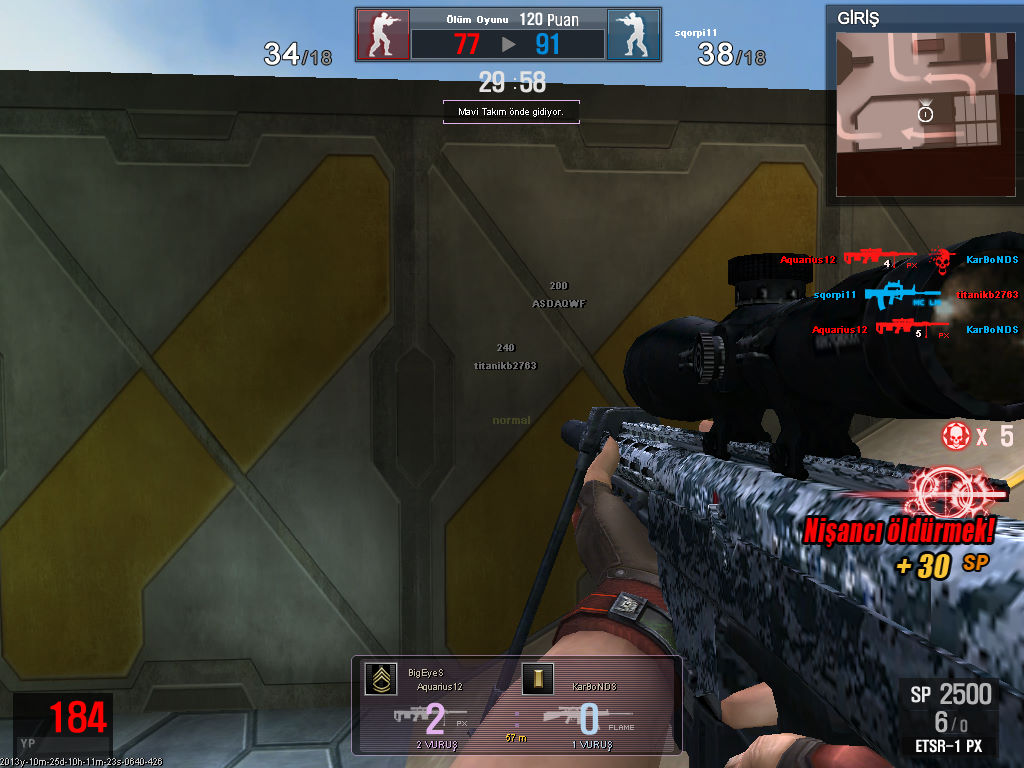Click the skull kill streak icon
This screenshot has width=1024, height=768.
955,435
